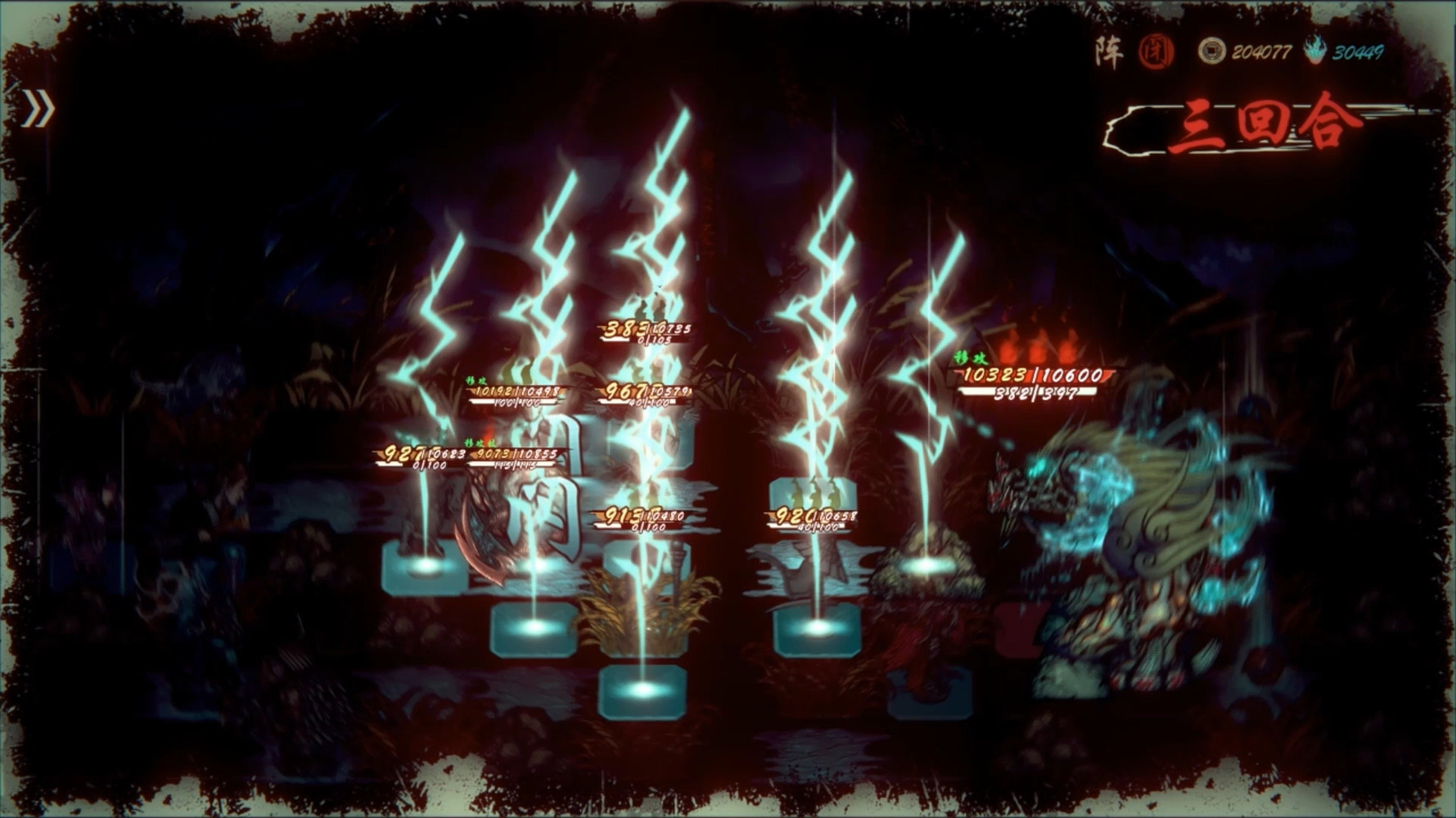Click the leftmost red flame marker above the boss
This screenshot has width=1456, height=818.
coord(1007,350)
